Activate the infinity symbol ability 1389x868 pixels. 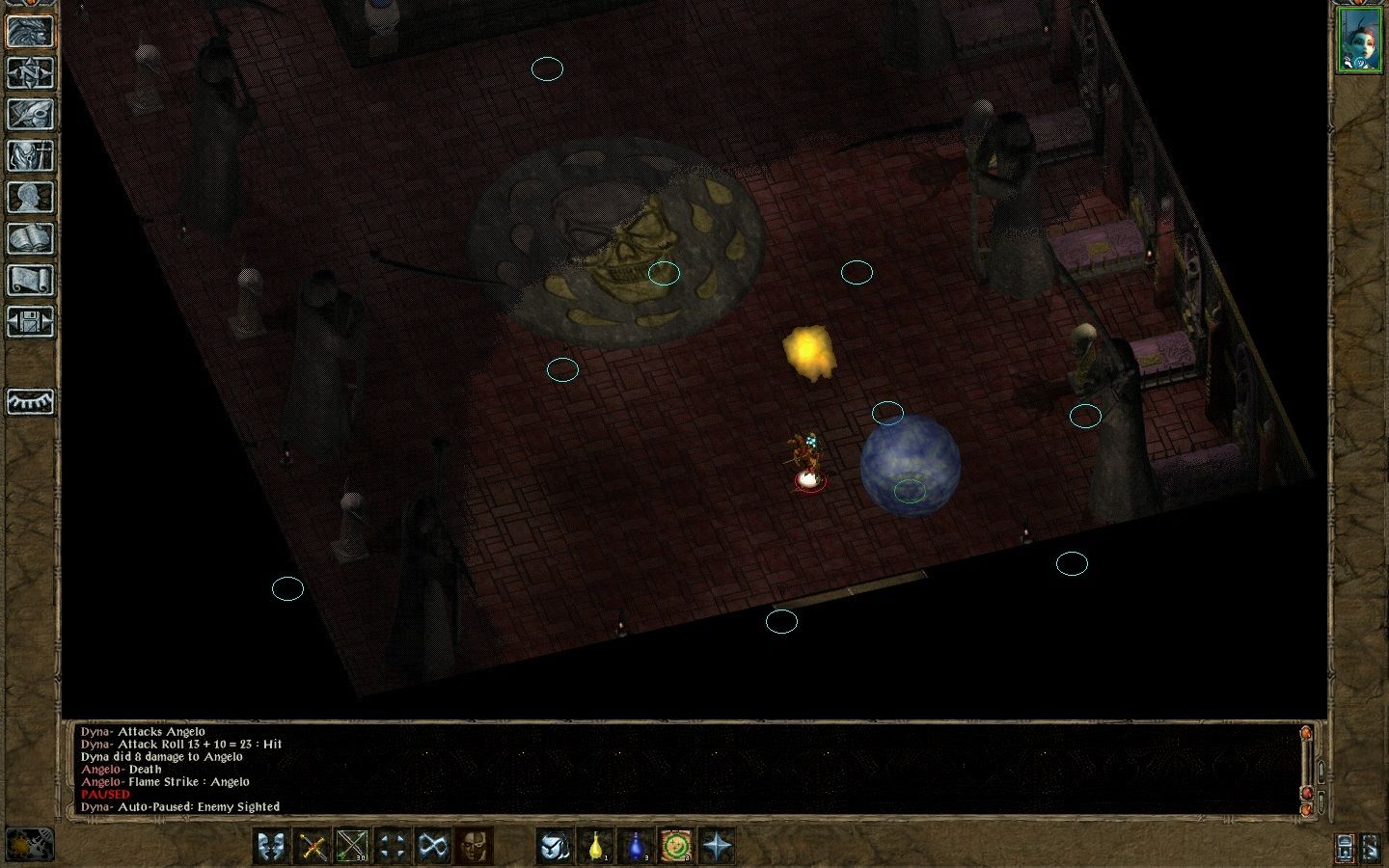[x=432, y=847]
